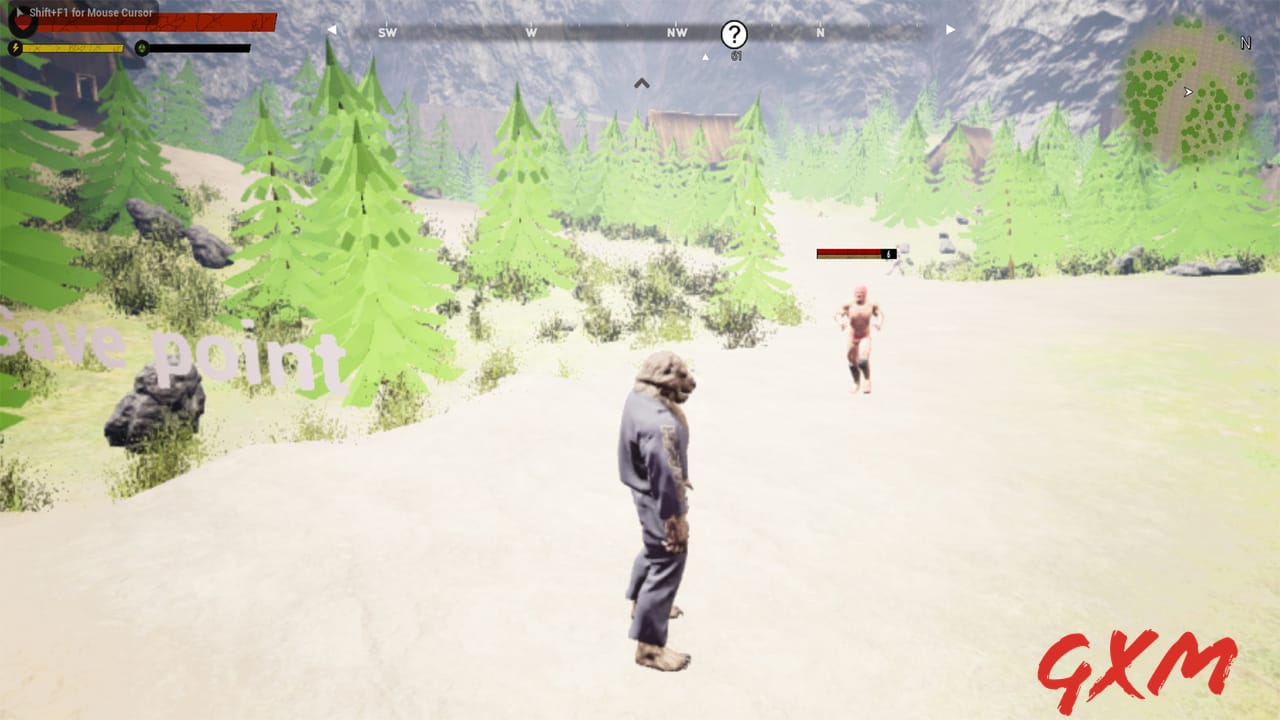This screenshot has width=1280, height=720.
Task: Click the cursor arrow icon beside Shift+F1 hint
Action: [20, 13]
